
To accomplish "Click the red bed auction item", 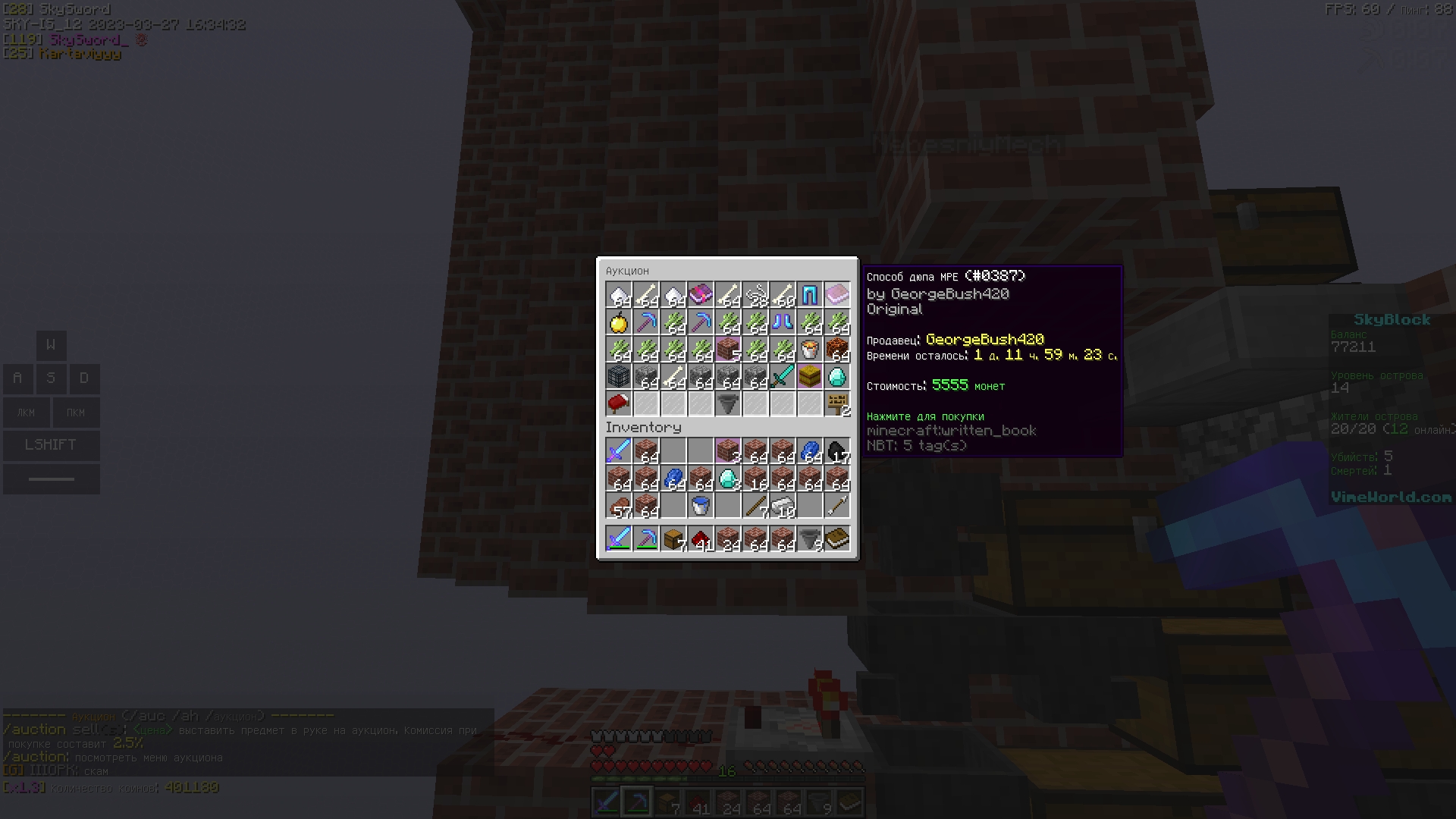I will point(619,404).
